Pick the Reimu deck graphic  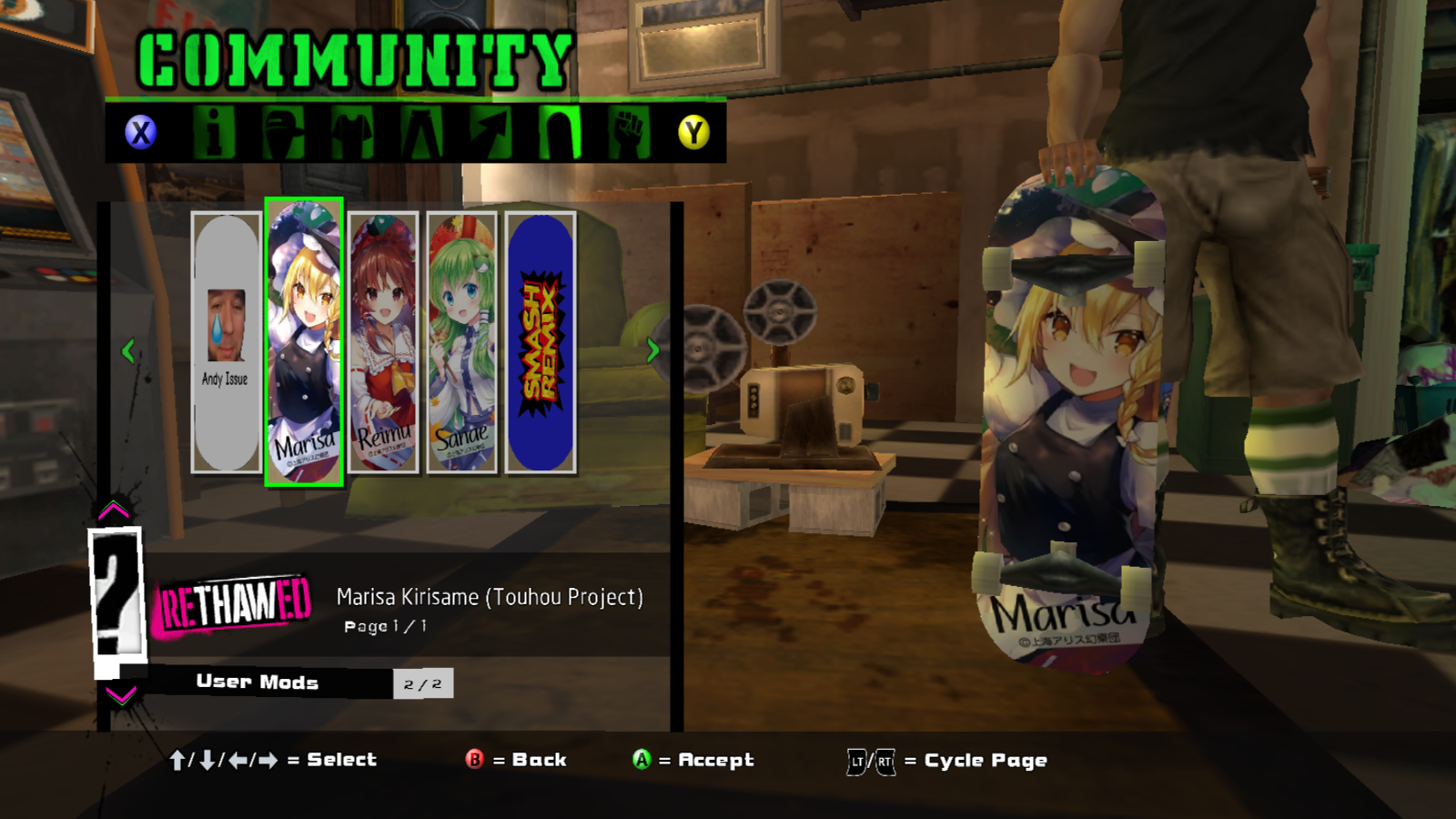point(383,342)
